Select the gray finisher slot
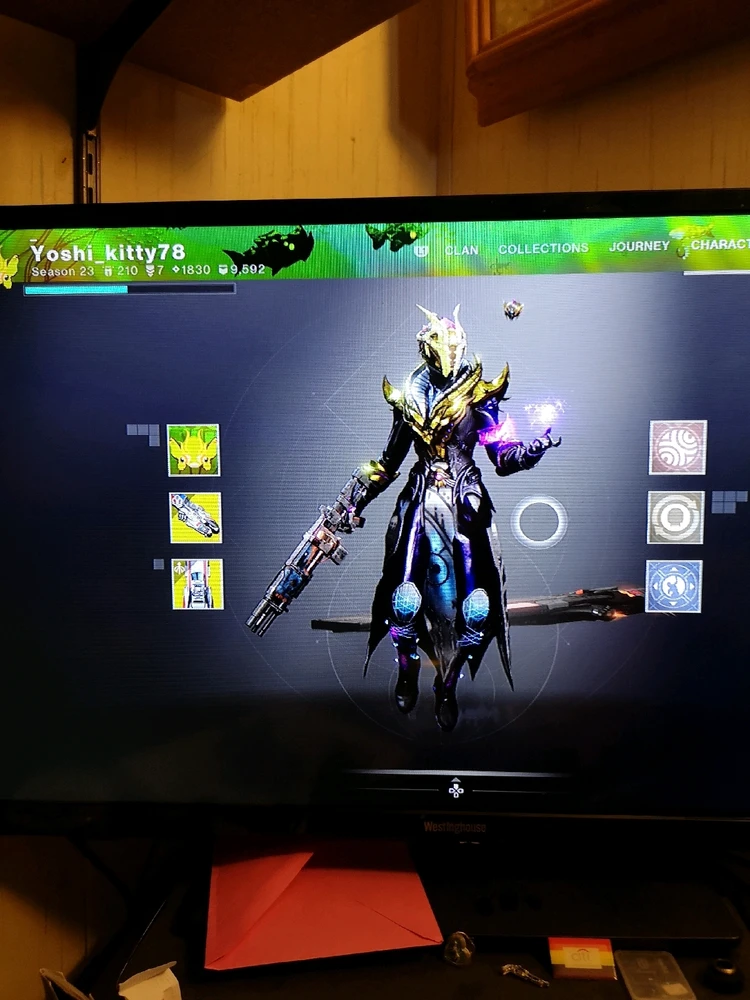Viewport: 750px width, 1000px height. (x=676, y=517)
